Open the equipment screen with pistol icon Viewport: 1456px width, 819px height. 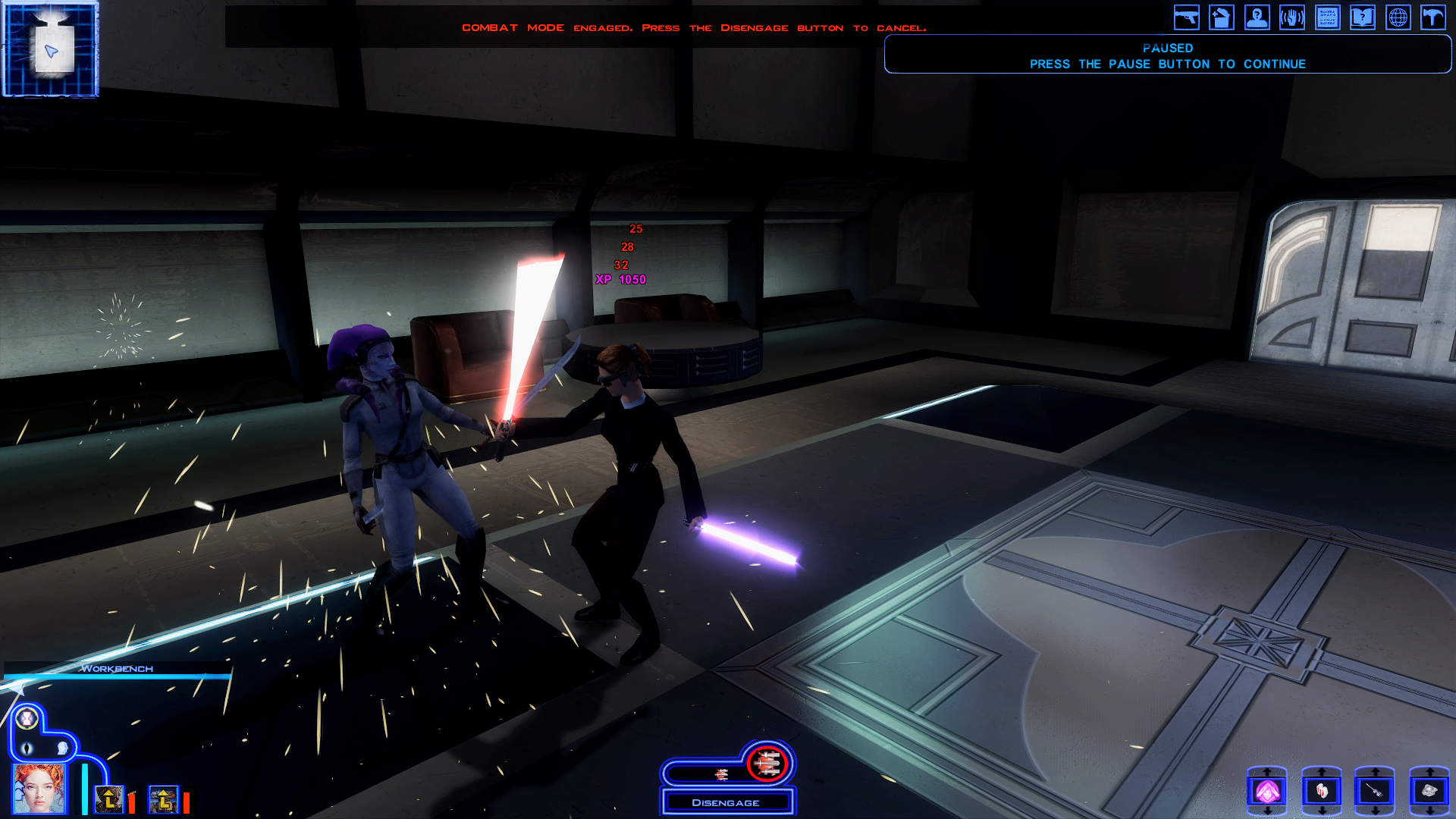tap(1186, 17)
